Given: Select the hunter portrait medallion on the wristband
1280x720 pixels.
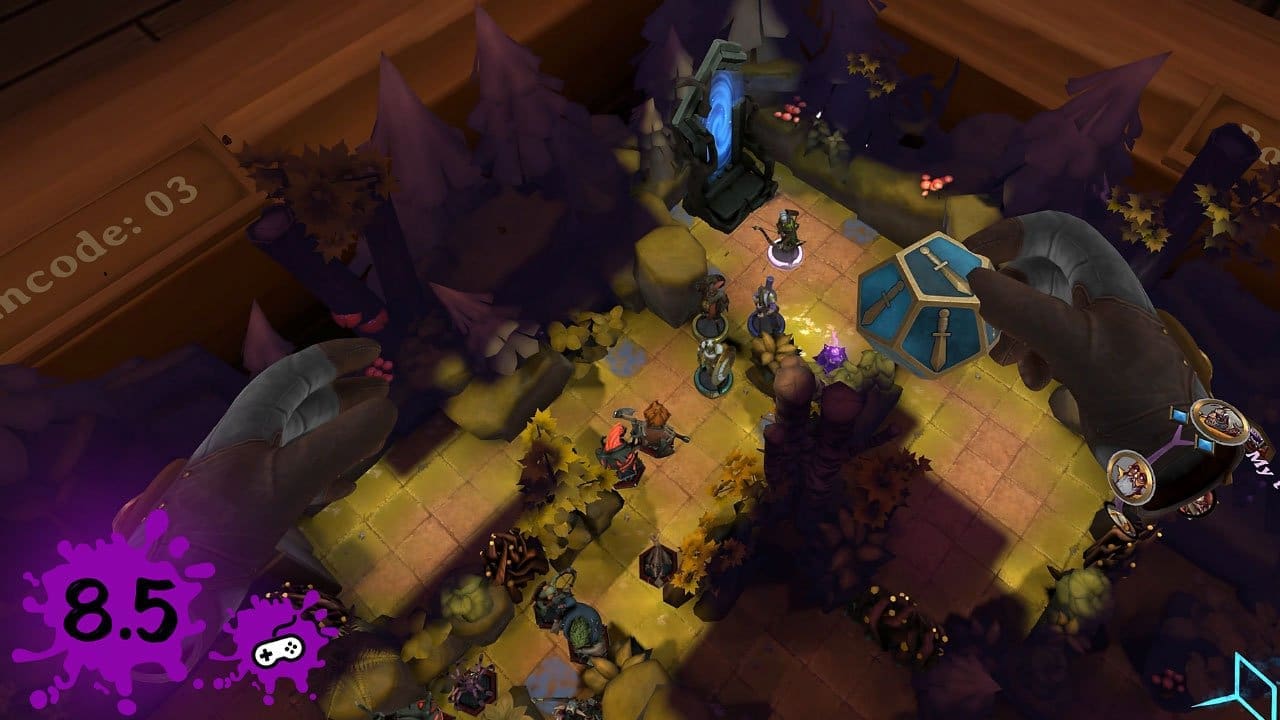Looking at the screenshot, I should (x=1220, y=420).
